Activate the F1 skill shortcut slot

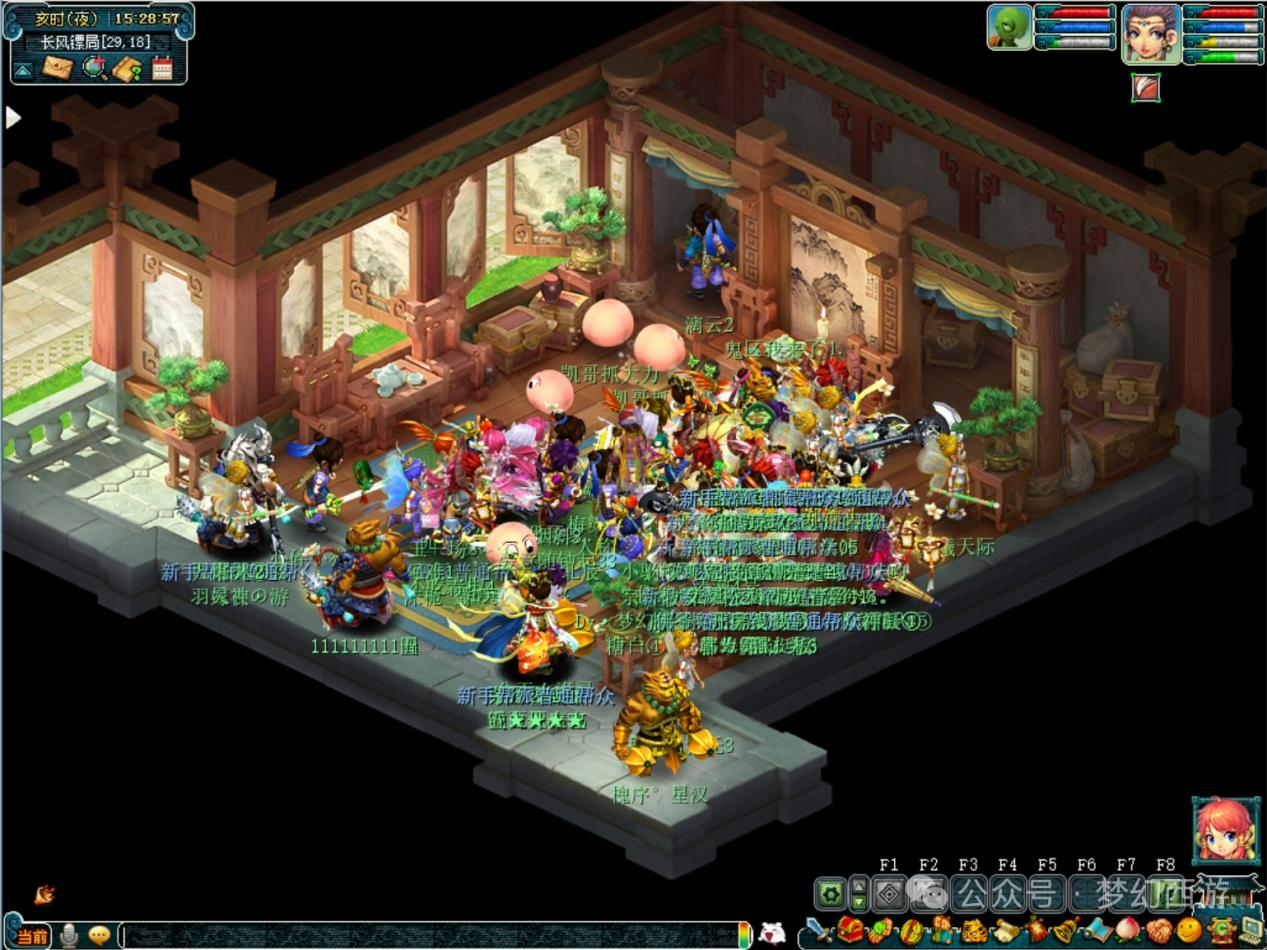(x=888, y=893)
